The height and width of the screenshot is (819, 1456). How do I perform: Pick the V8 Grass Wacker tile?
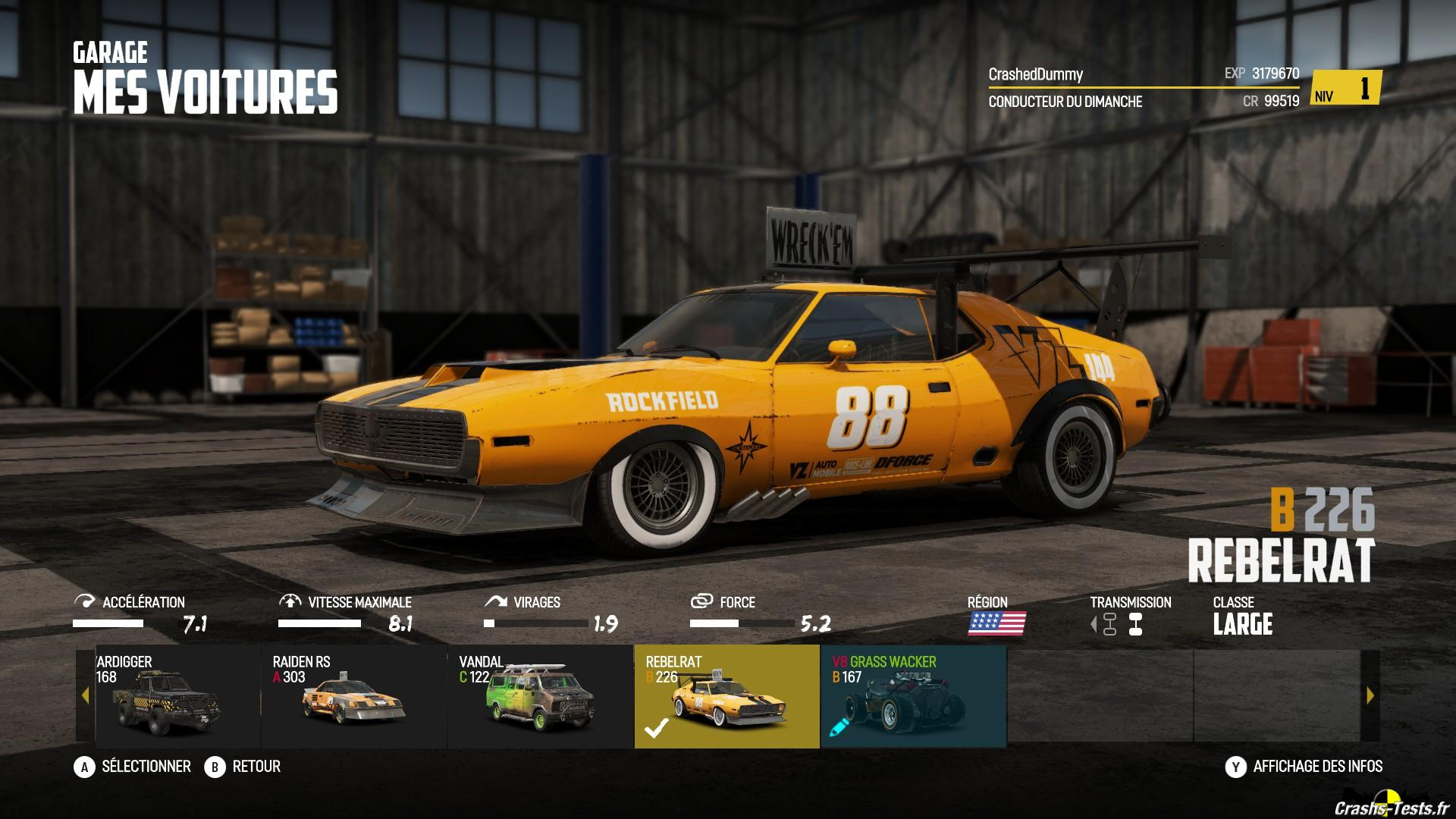(x=913, y=696)
